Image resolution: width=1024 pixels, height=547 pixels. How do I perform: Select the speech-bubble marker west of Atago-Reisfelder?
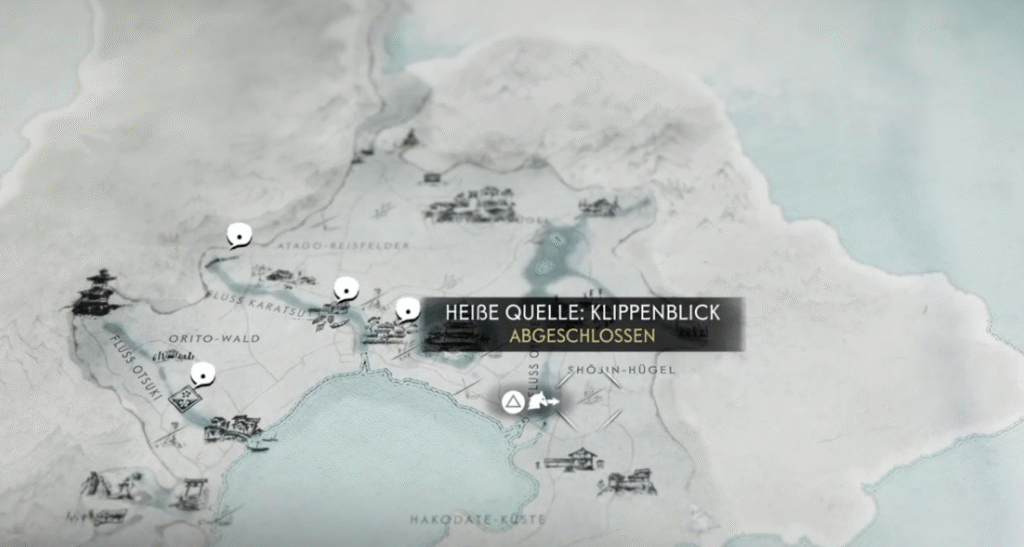tap(238, 235)
